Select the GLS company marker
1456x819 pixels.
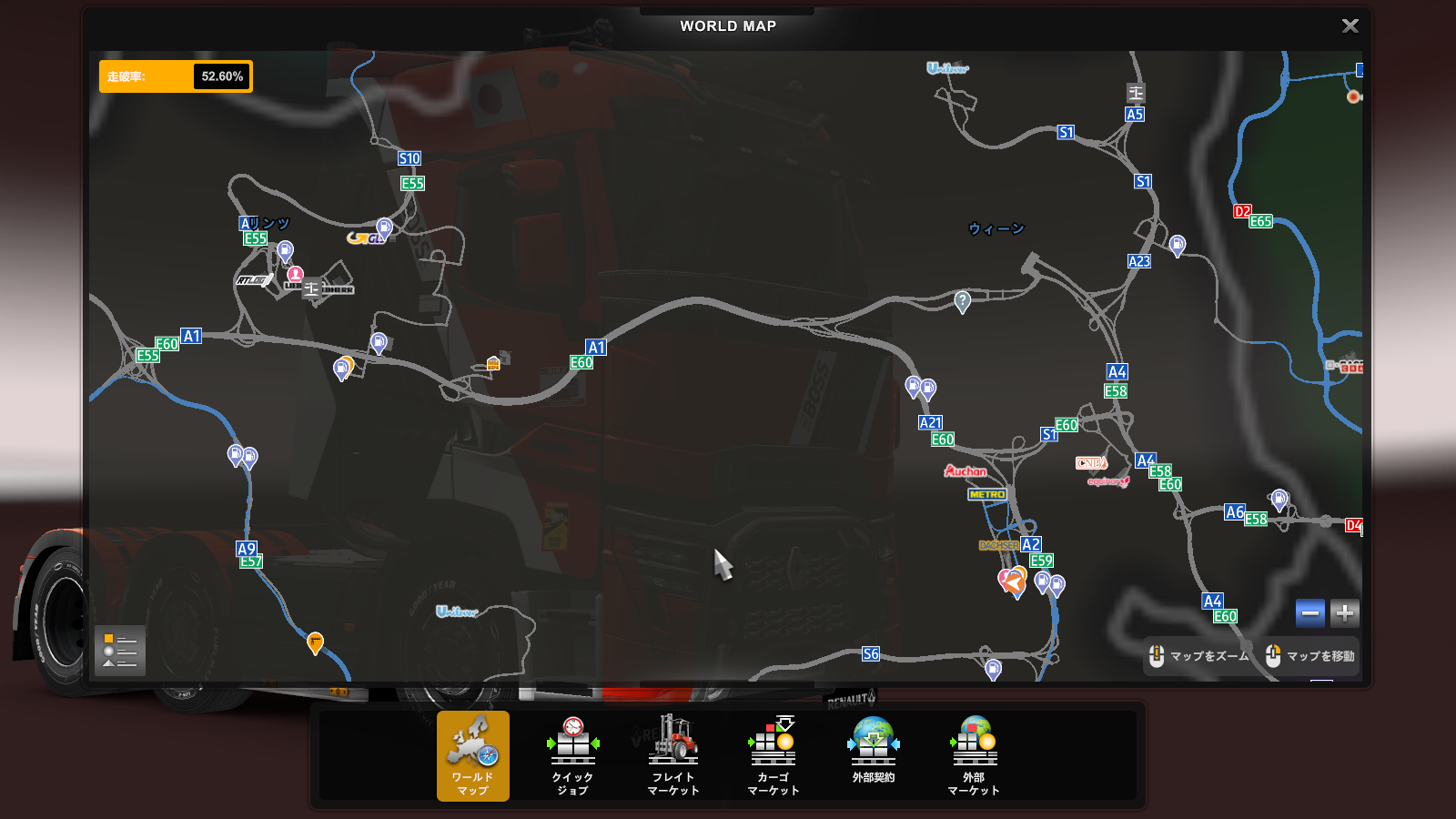pyautogui.click(x=366, y=238)
